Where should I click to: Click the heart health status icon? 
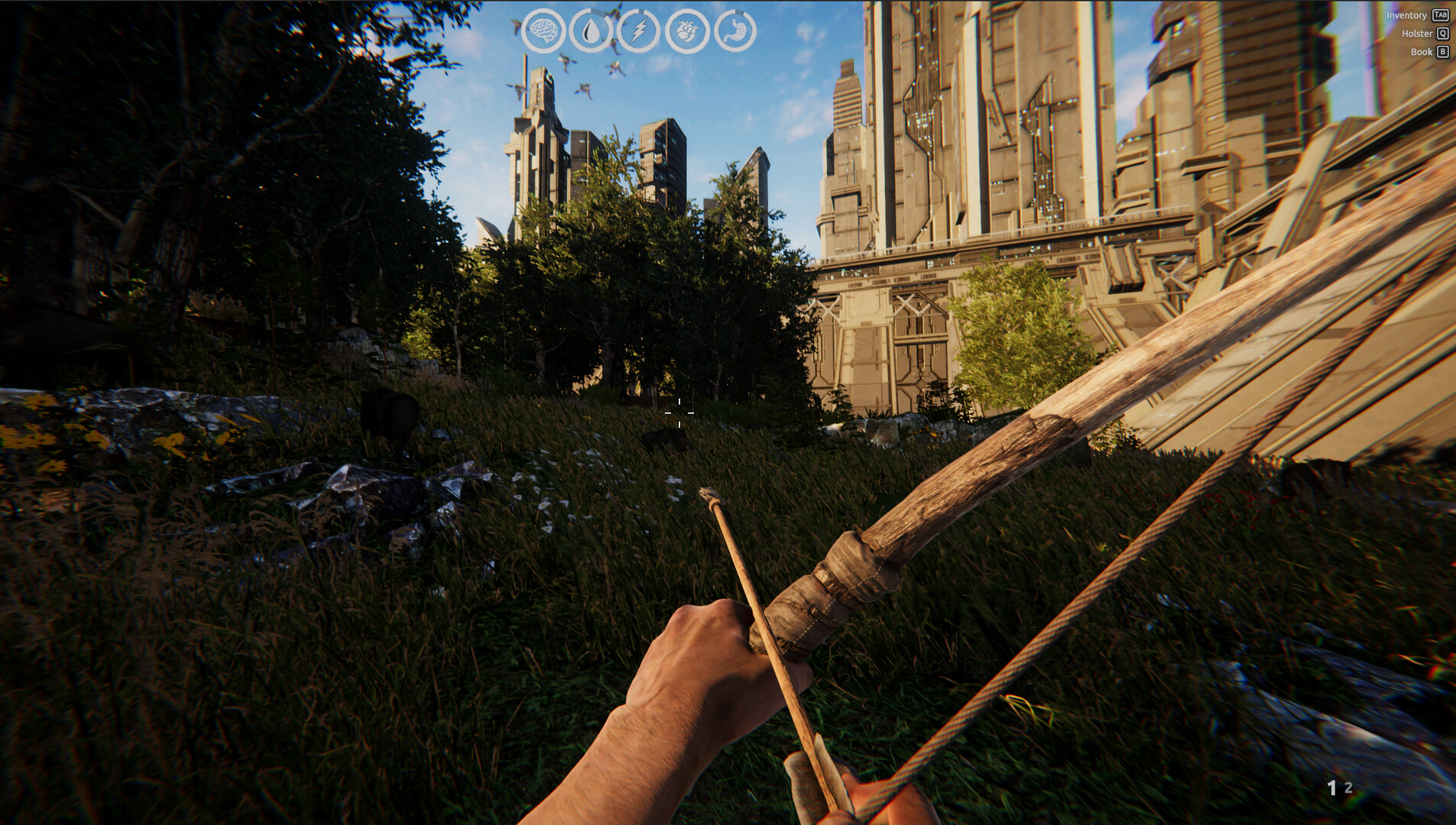point(687,31)
